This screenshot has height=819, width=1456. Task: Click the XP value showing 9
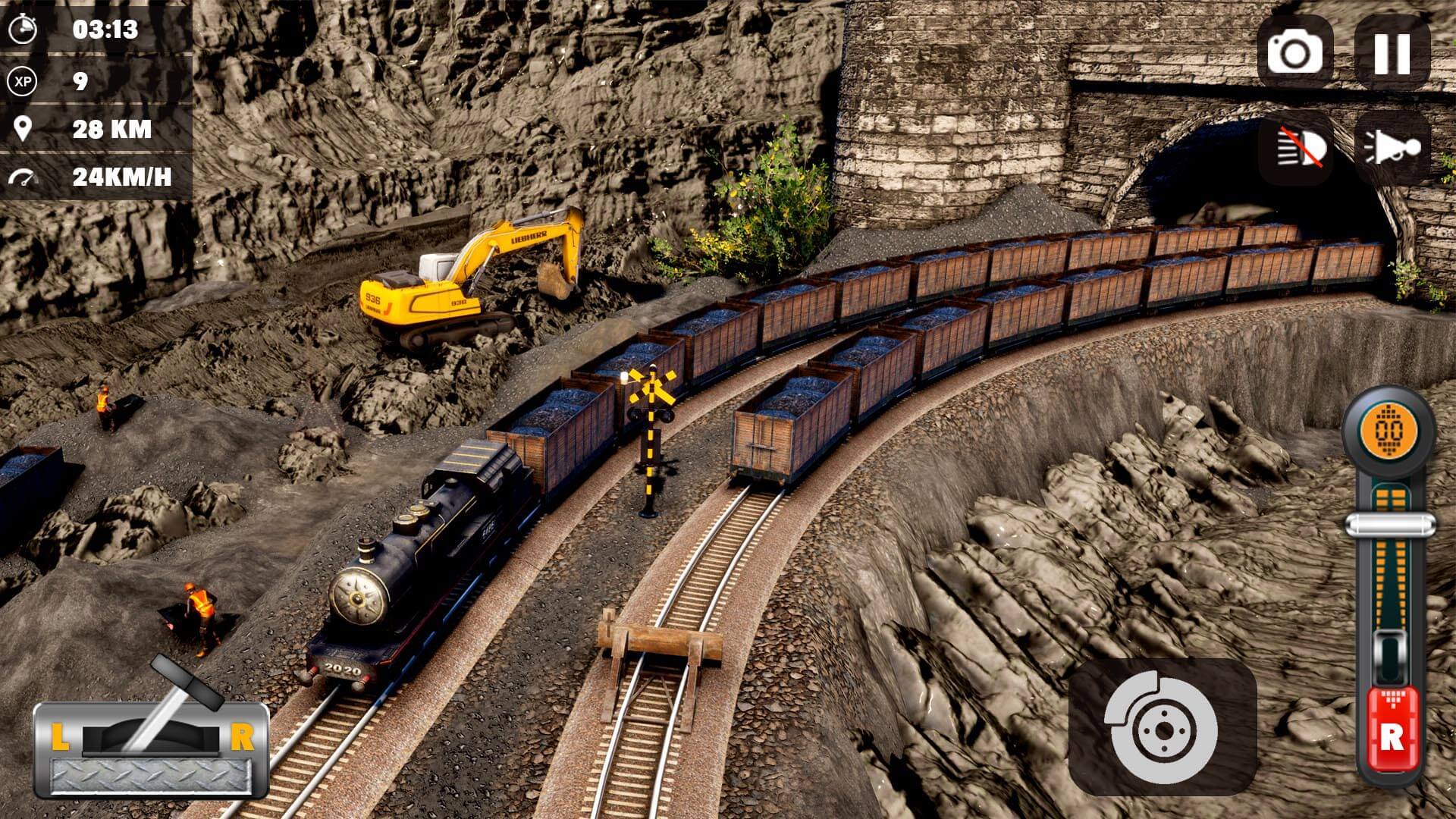point(81,81)
